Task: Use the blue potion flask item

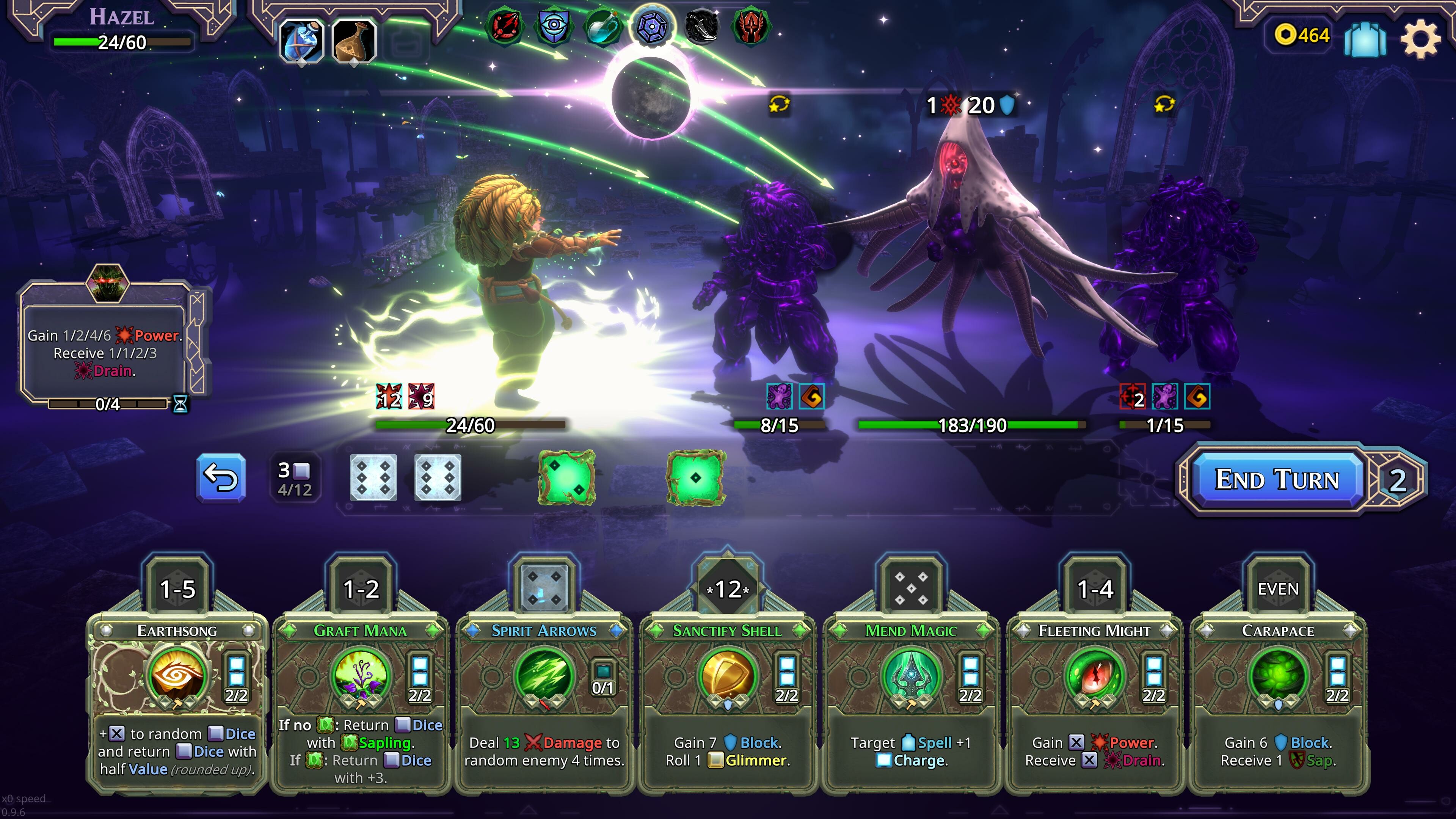Action: tap(301, 41)
